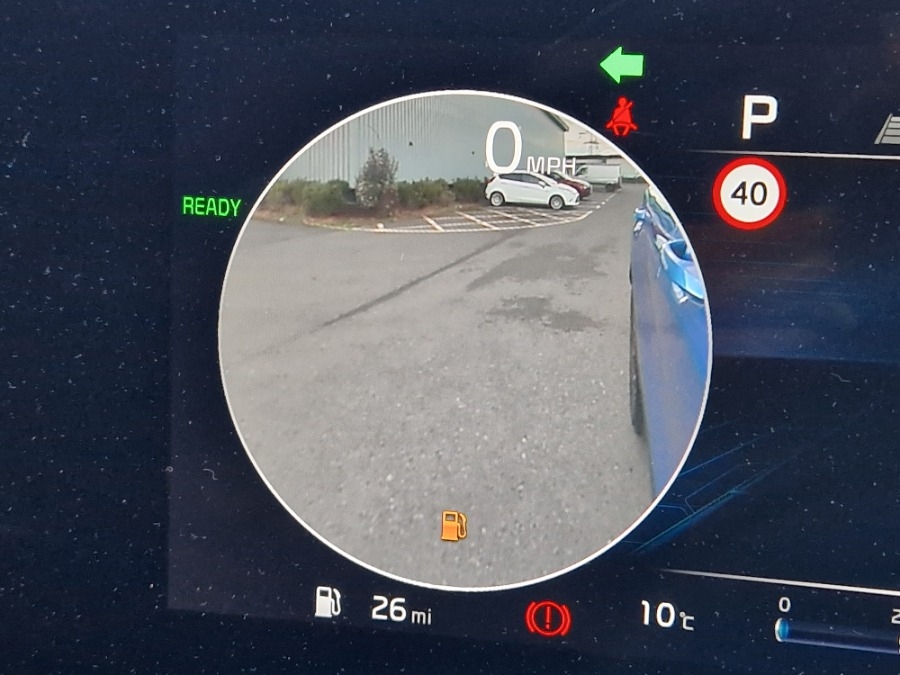Viewport: 900px width, 675px height.
Task: Click the 40 speed limit sign
Action: click(x=749, y=193)
